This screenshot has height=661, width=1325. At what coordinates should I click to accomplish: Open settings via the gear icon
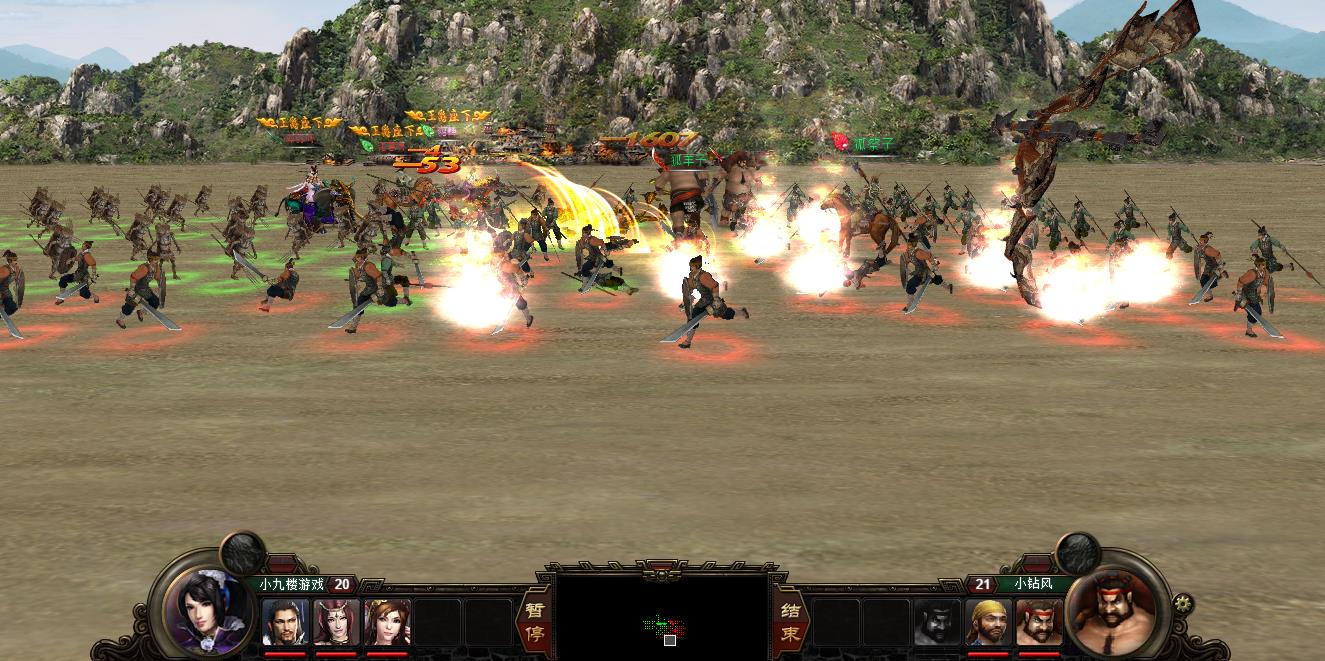[1183, 603]
